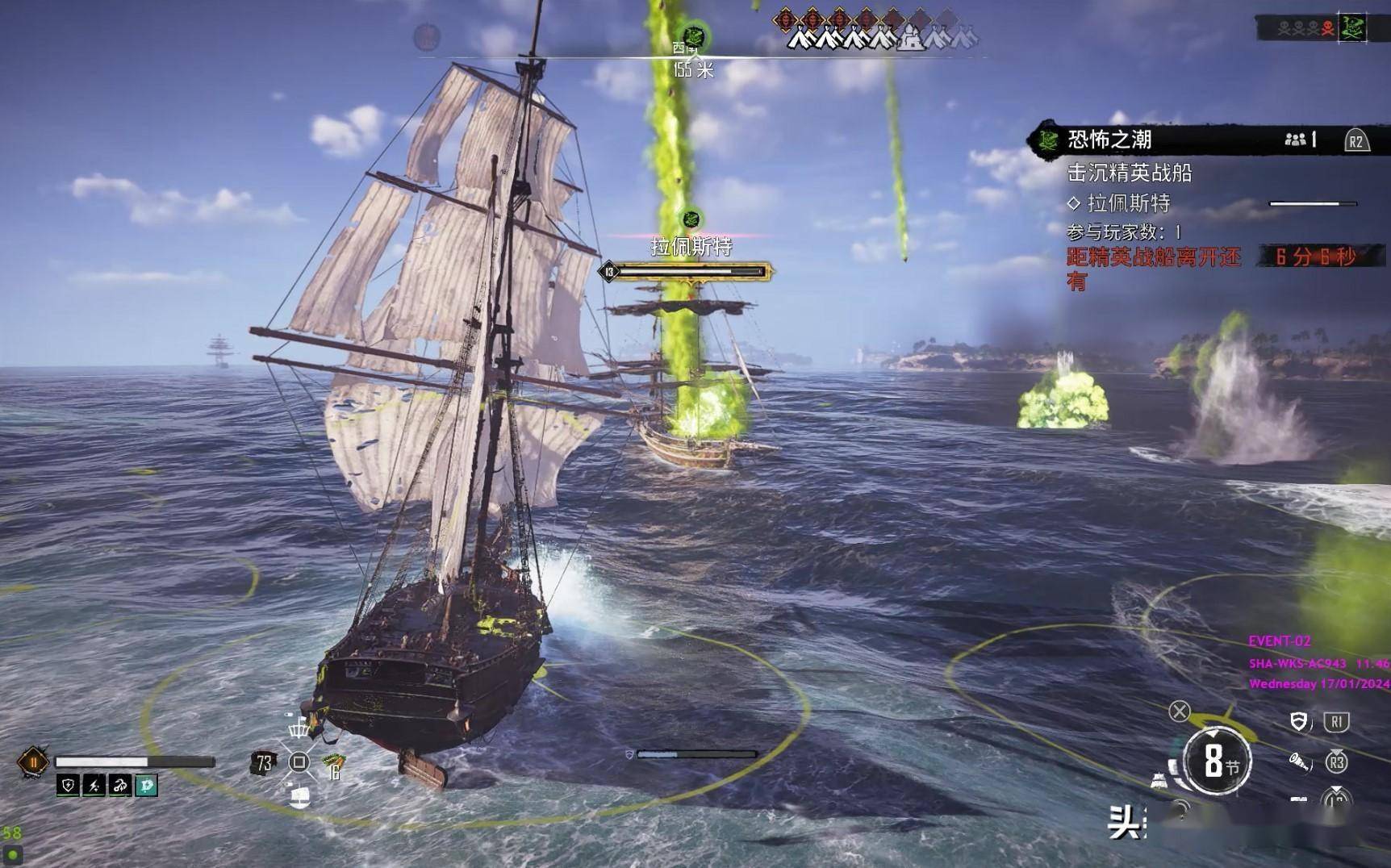Click the center square of the quick wheel
The height and width of the screenshot is (868, 1391).
pos(299,762)
